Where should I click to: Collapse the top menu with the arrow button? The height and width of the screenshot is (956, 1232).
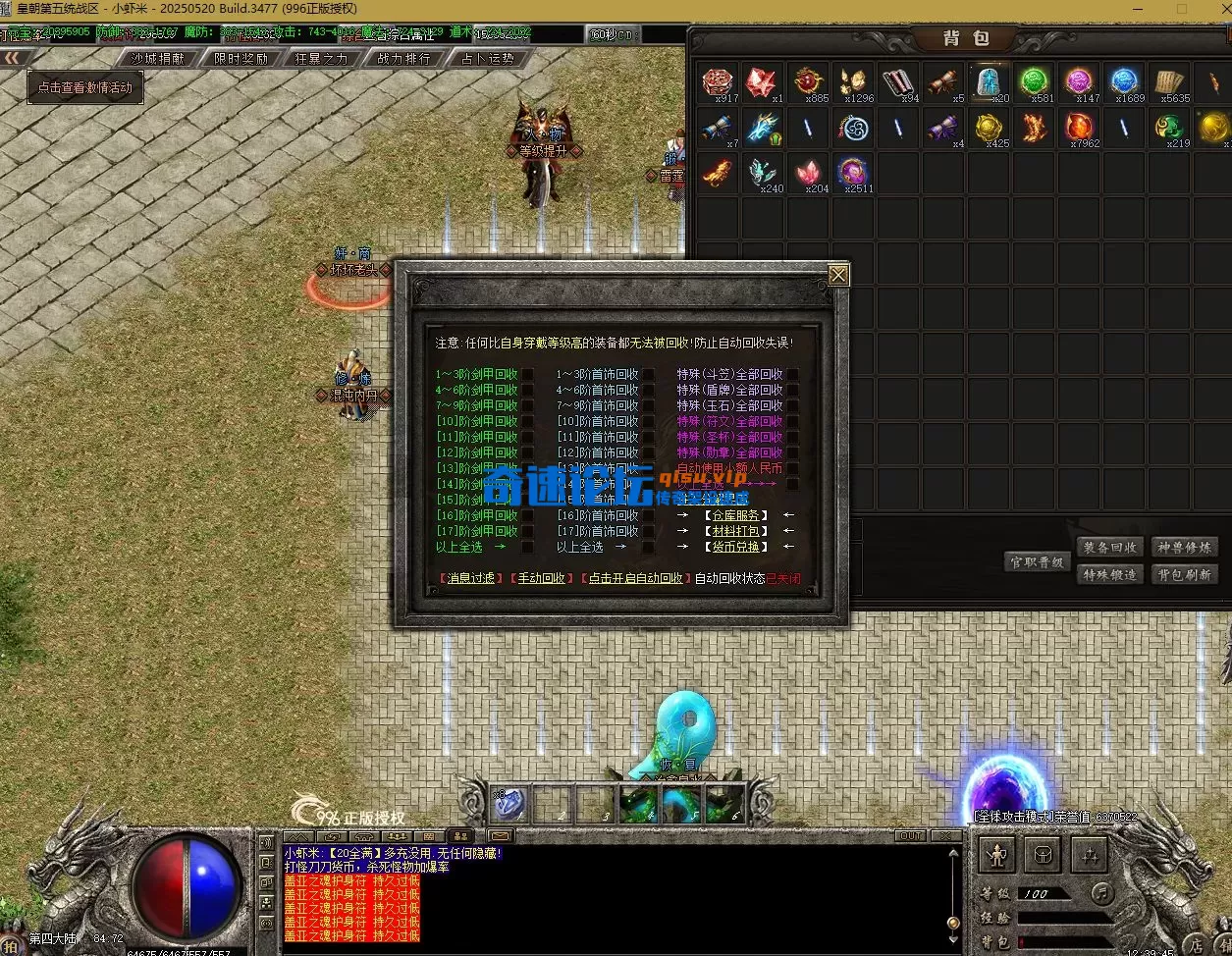click(x=13, y=58)
